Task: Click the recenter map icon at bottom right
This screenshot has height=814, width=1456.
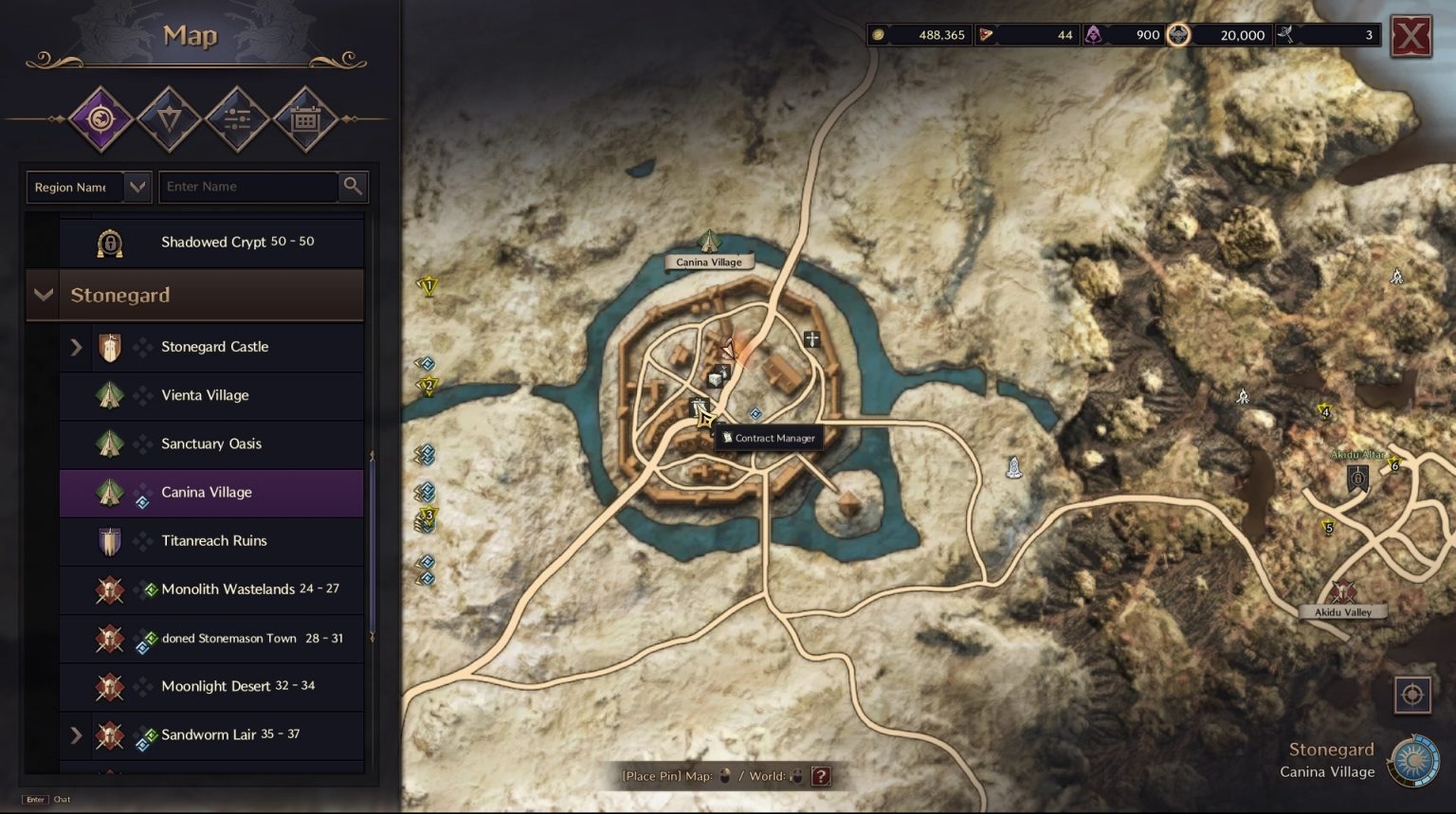Action: pyautogui.click(x=1411, y=695)
